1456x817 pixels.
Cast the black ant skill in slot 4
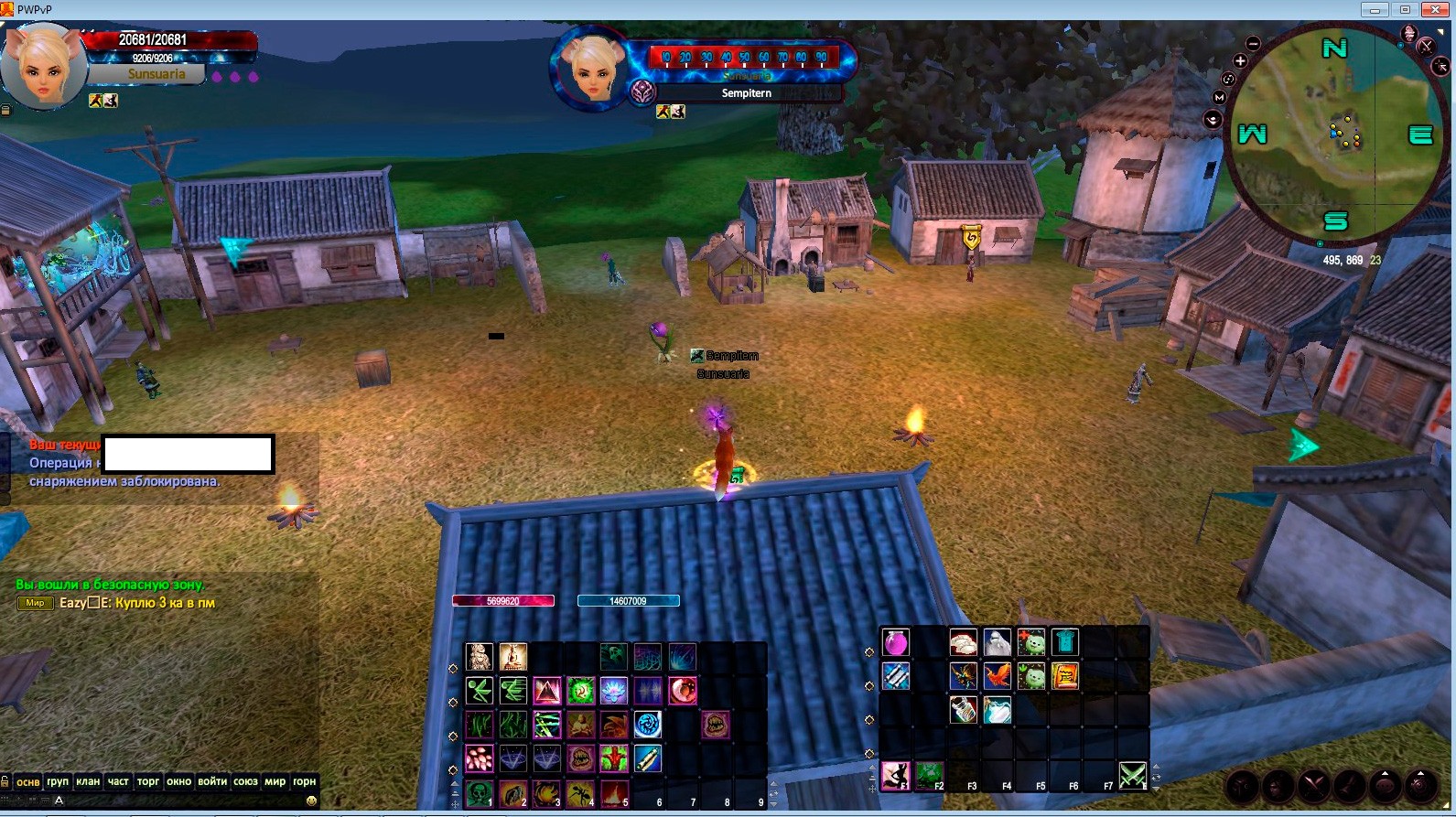click(580, 793)
